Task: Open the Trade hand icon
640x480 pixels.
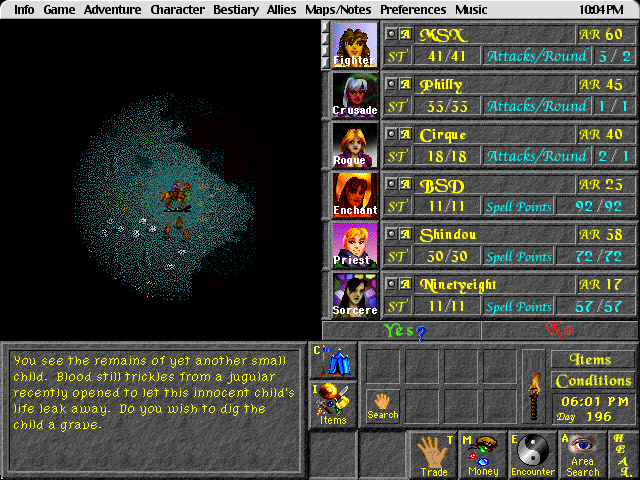Action: pyautogui.click(x=433, y=456)
